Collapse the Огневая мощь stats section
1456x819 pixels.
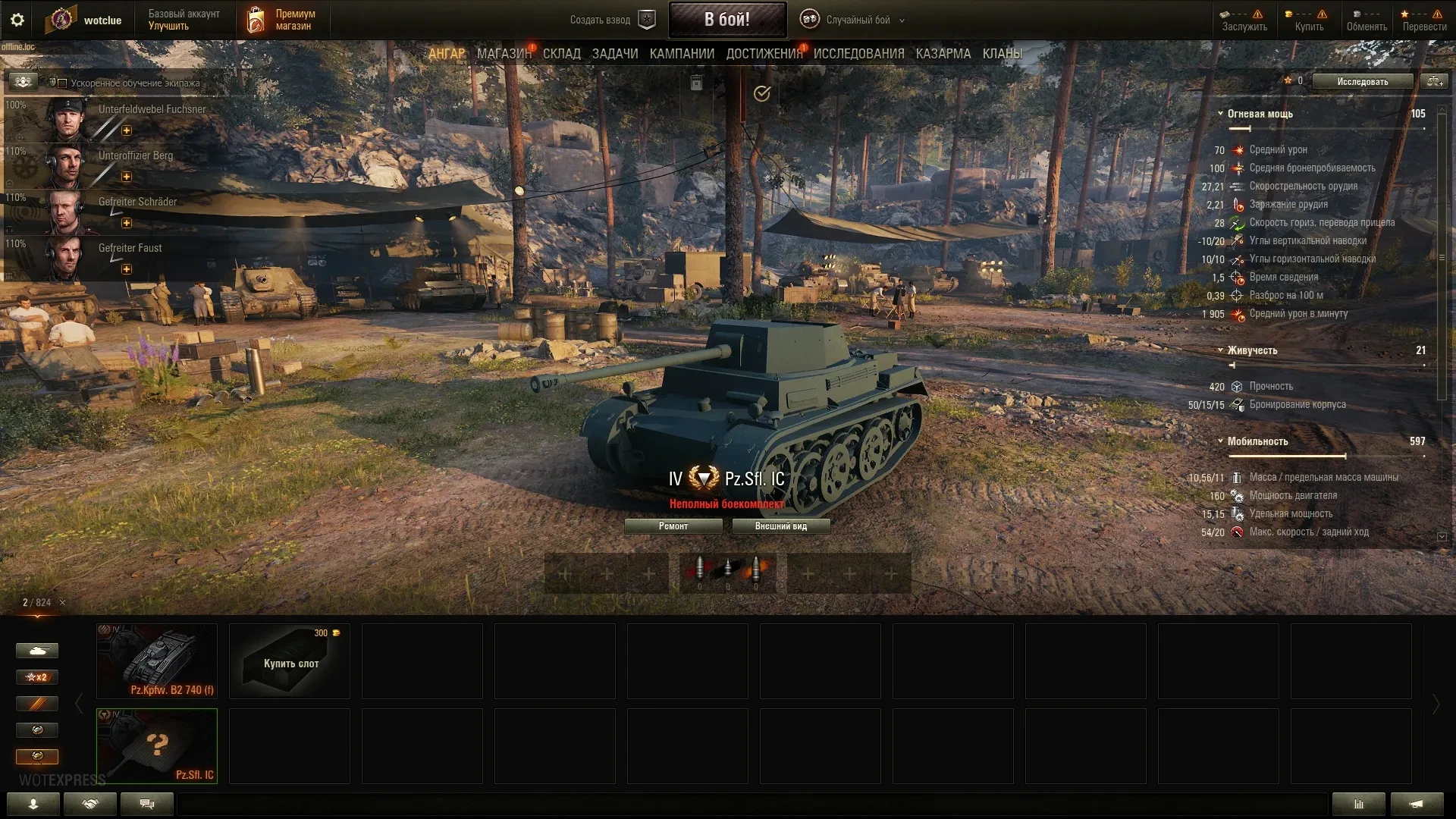tap(1220, 114)
